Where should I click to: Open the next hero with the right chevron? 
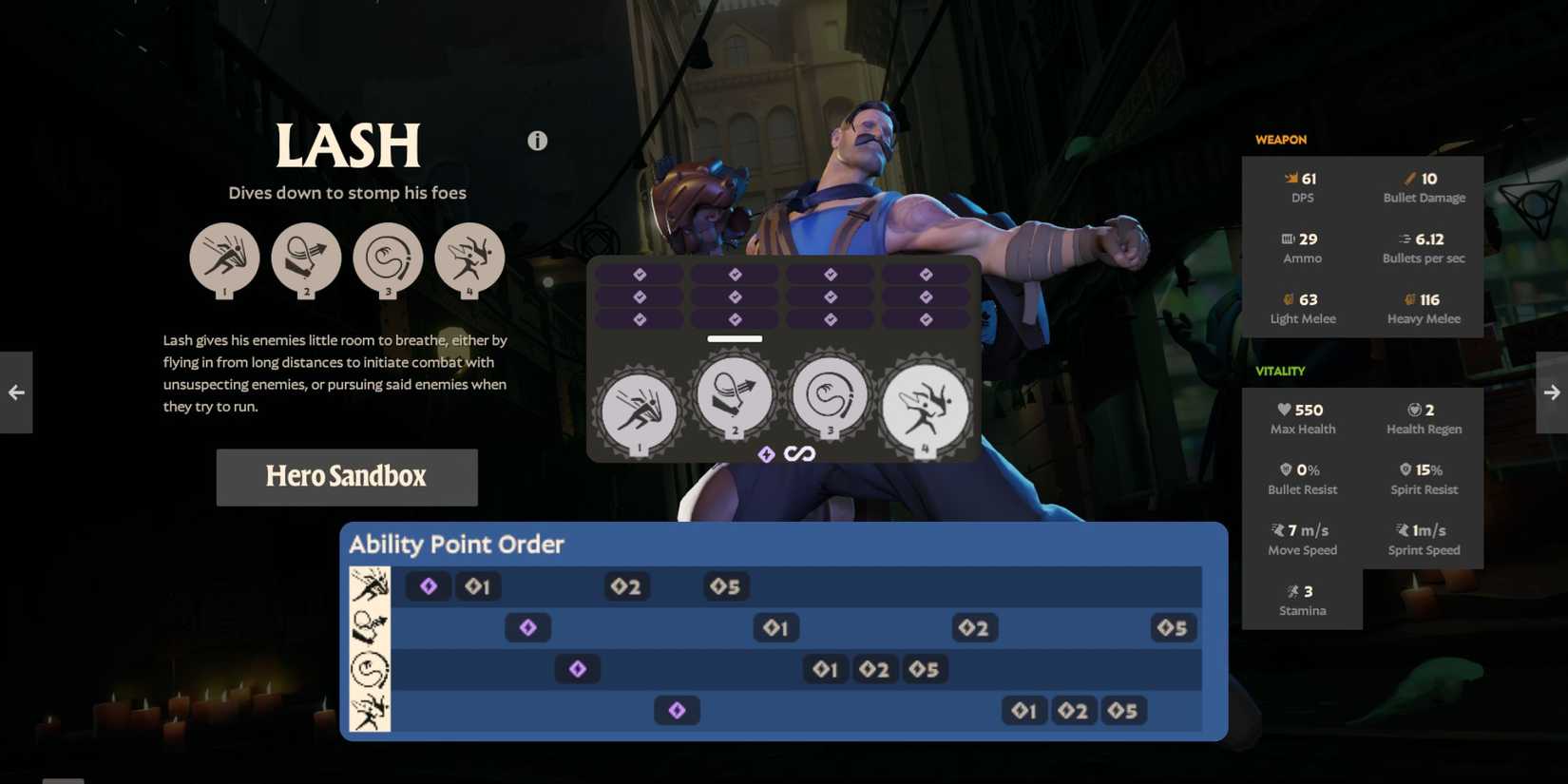pos(1552,392)
